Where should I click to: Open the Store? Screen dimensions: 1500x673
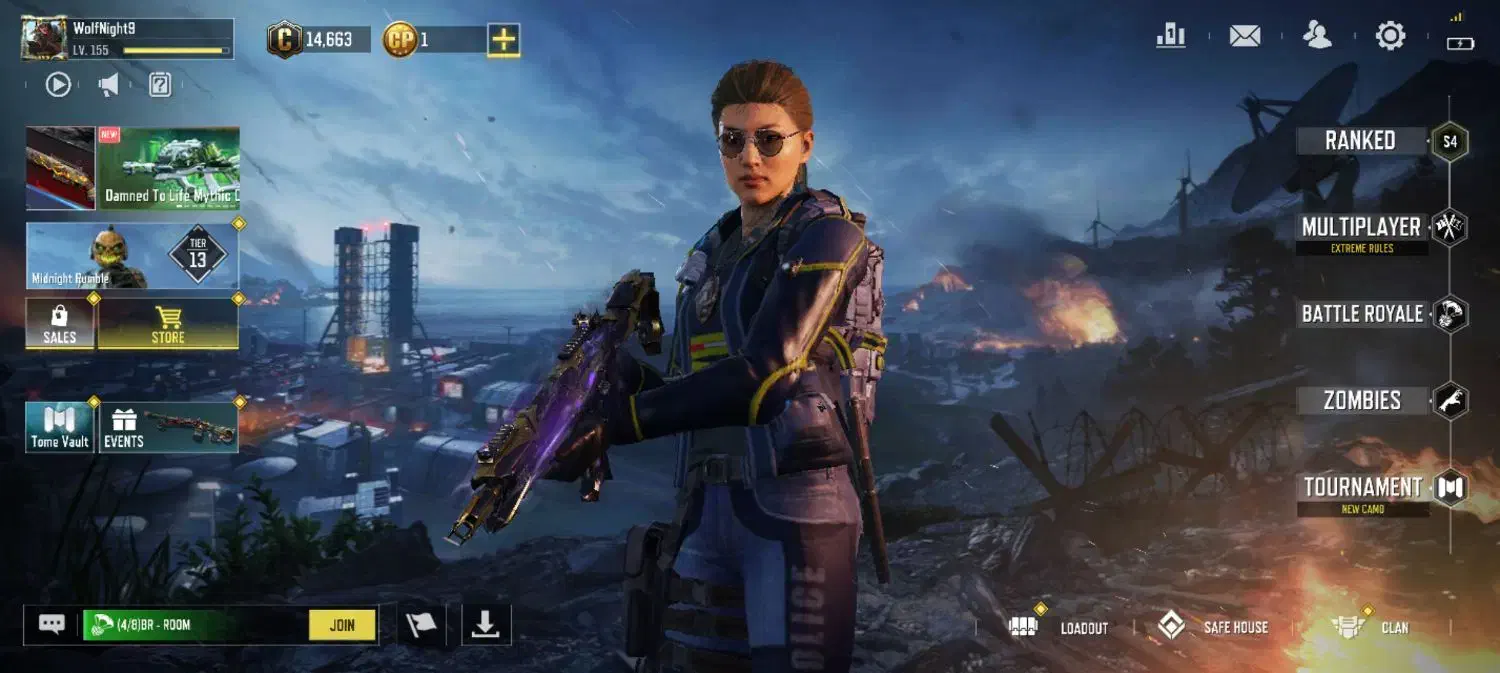point(168,324)
